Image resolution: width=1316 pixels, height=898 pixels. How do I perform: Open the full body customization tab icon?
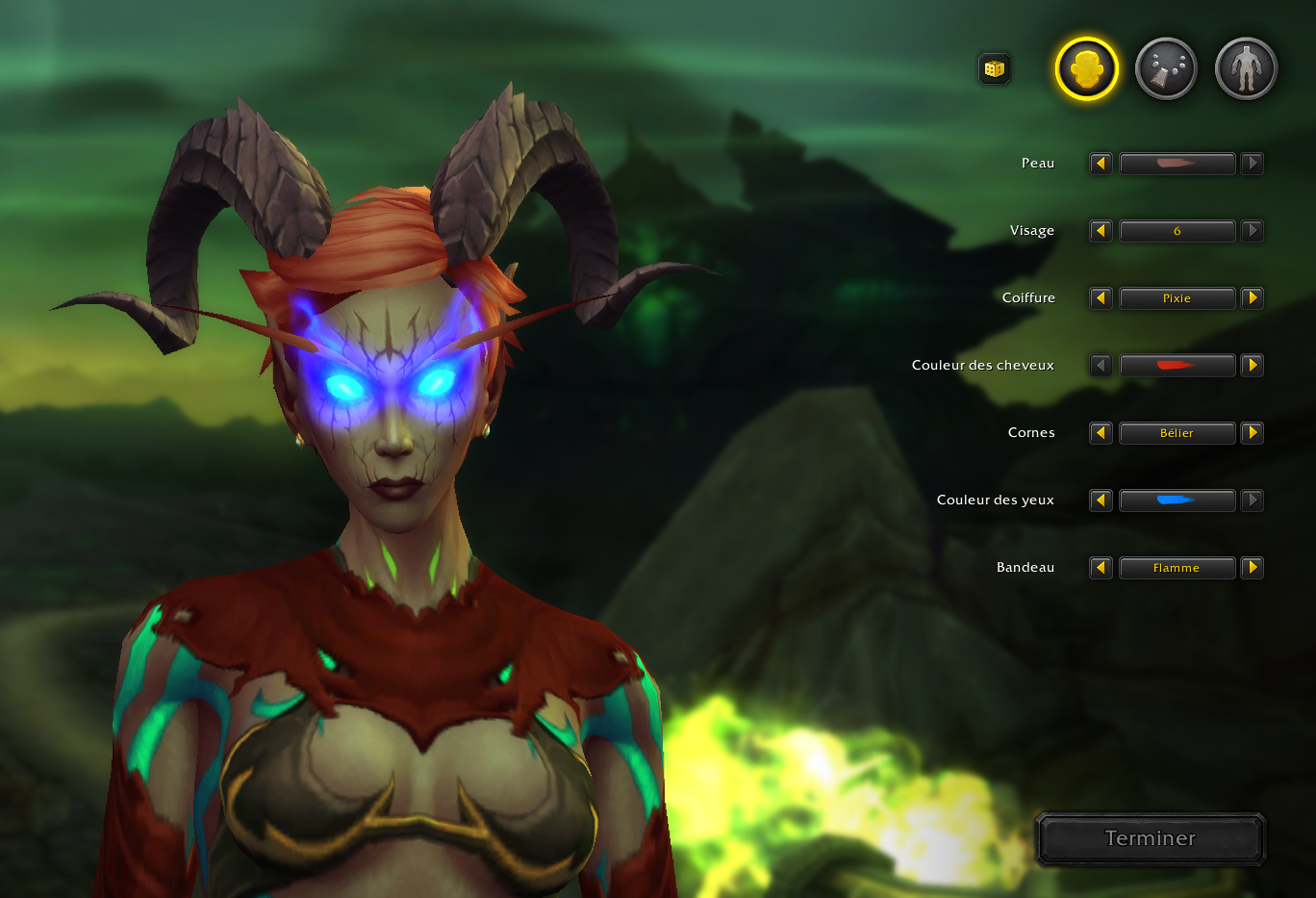coord(1245,67)
